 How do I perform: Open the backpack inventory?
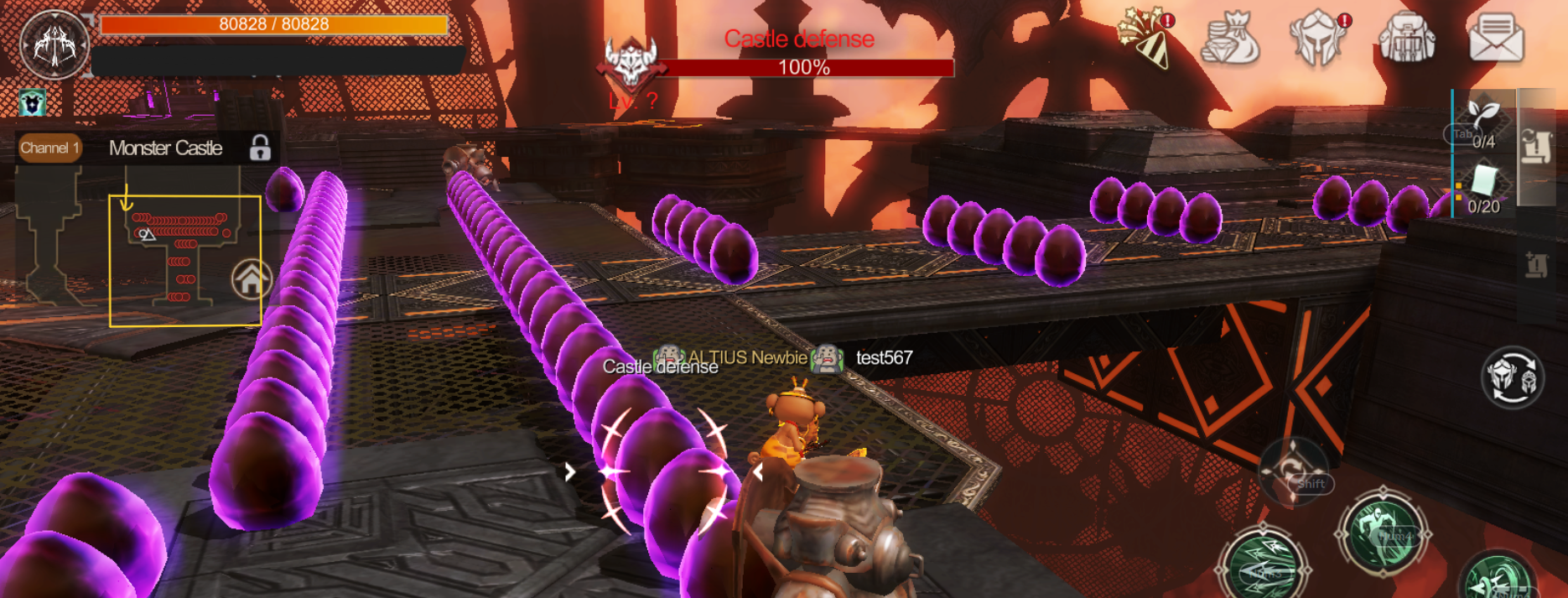tap(1406, 39)
